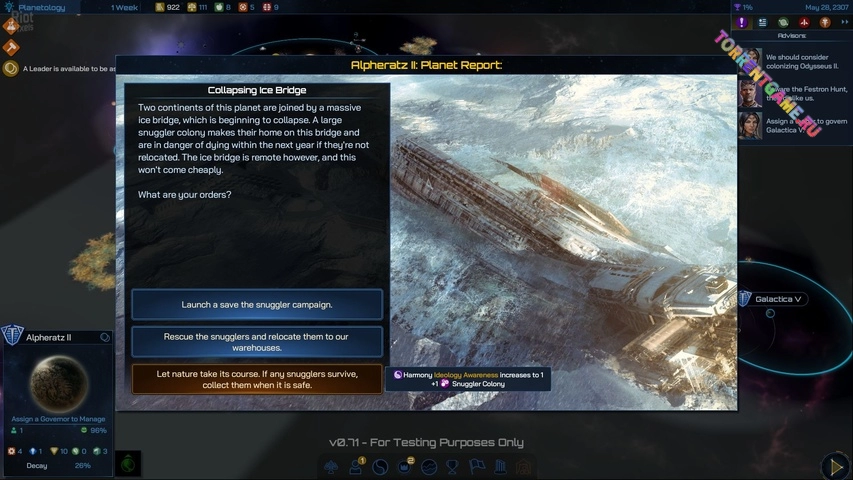Select the relocate snugglers to warehouses option
The width and height of the screenshot is (853, 480).
tap(257, 342)
